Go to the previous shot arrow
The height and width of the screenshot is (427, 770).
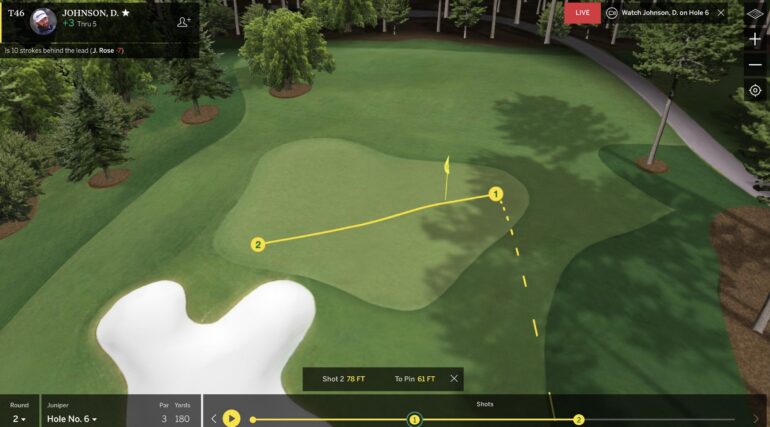[x=213, y=418]
